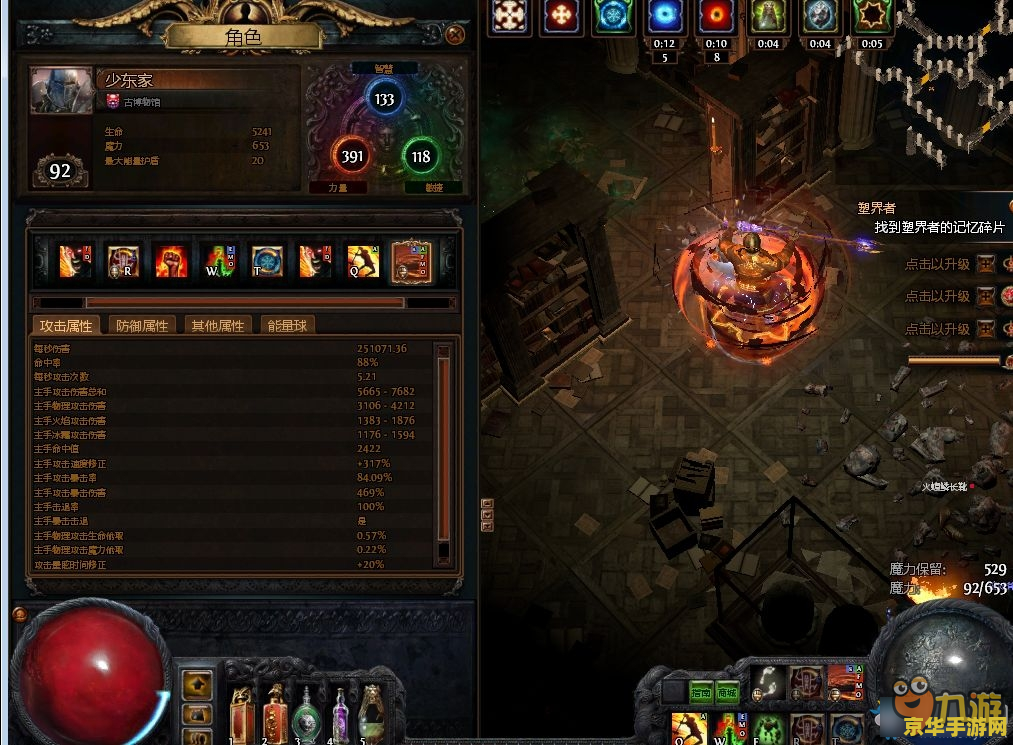Screen dimensions: 1013x745
Task: Select the flaming fist skill icon
Action: pos(171,261)
